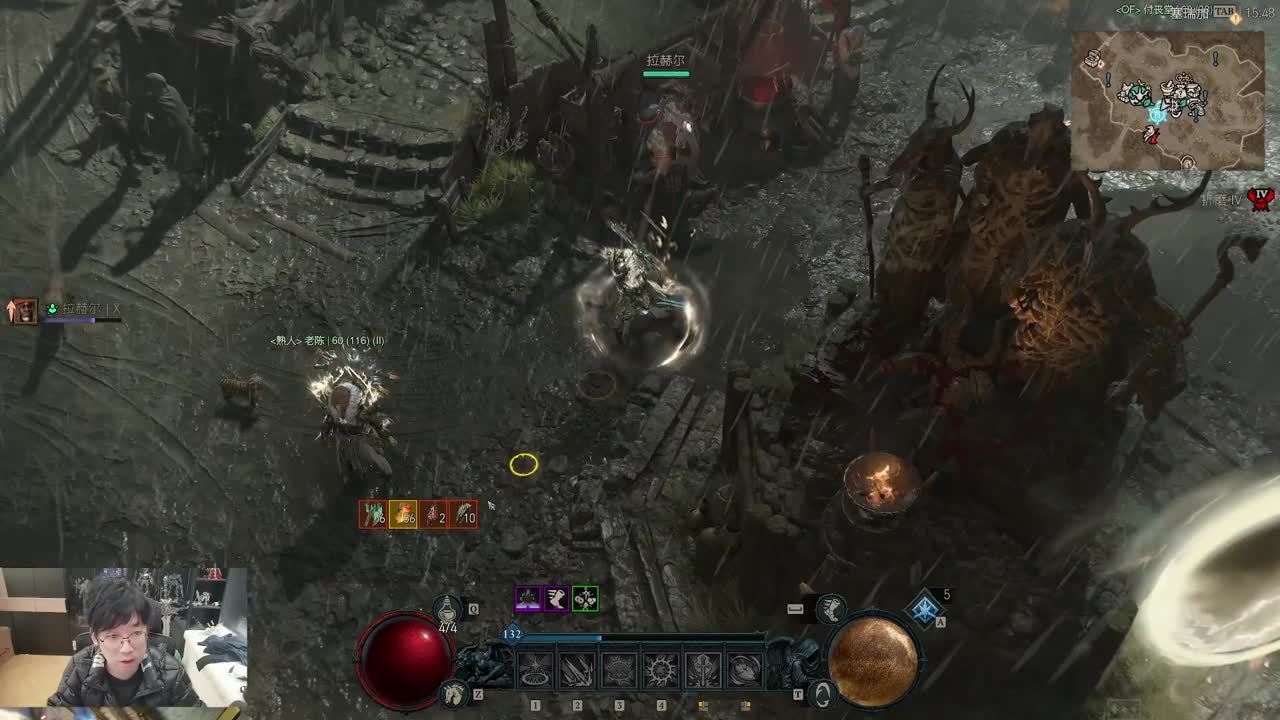Activate the ground ring skill in slot 1

(535, 670)
